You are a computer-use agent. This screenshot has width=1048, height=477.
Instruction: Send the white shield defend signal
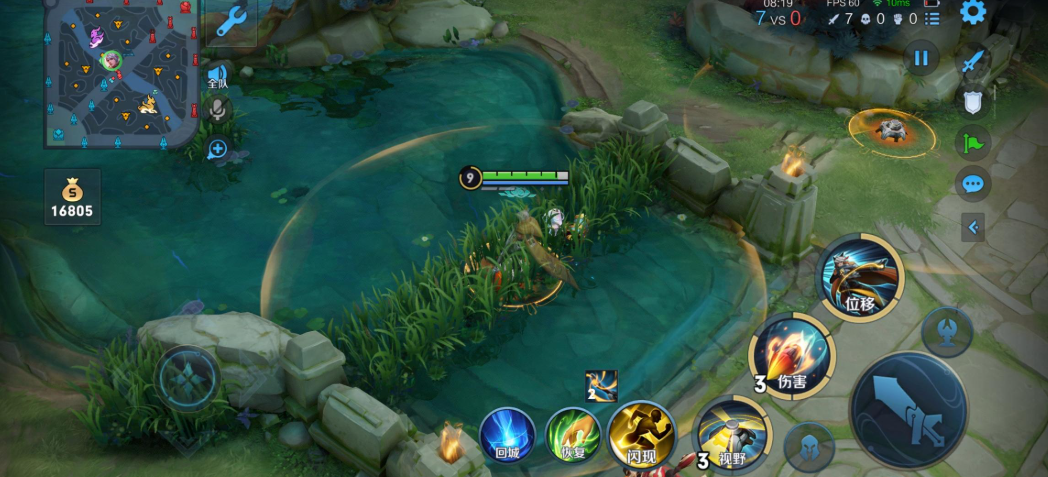tap(973, 101)
